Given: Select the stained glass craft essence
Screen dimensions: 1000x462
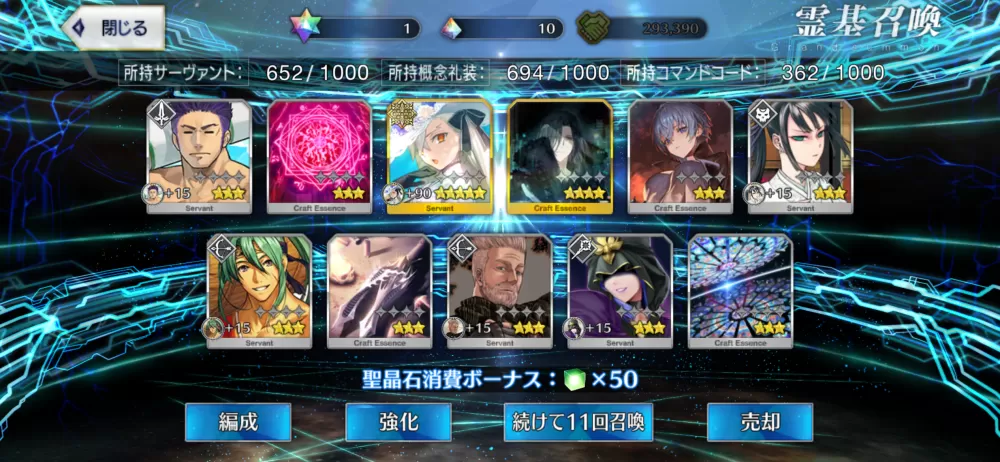Looking at the screenshot, I should pyautogui.click(x=740, y=290).
